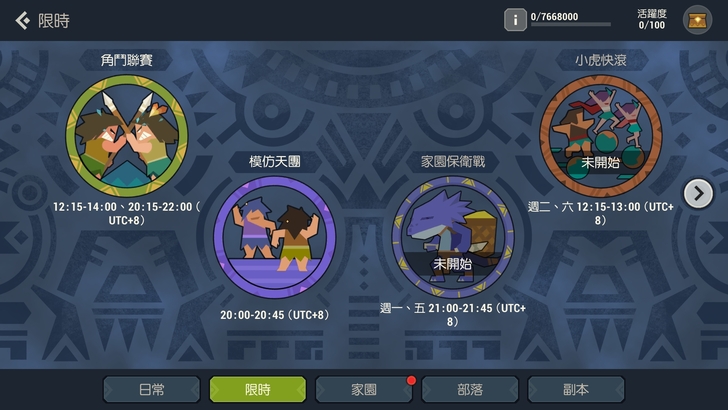Go back using the arrow beside 限時

click(22, 20)
